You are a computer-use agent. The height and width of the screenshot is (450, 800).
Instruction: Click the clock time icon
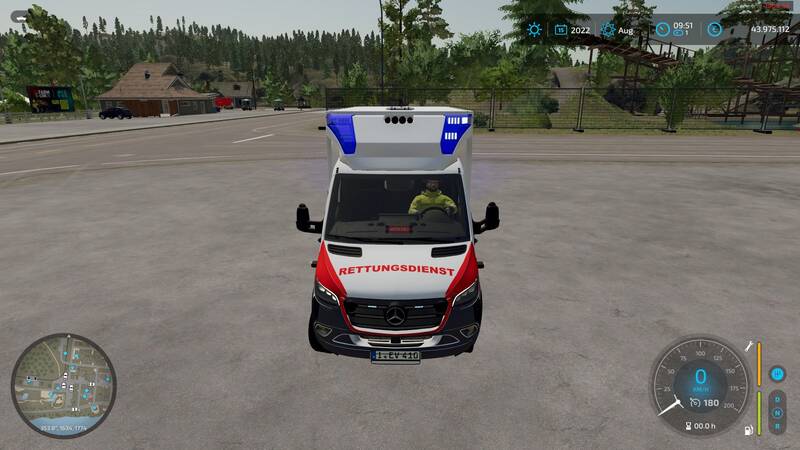point(663,30)
